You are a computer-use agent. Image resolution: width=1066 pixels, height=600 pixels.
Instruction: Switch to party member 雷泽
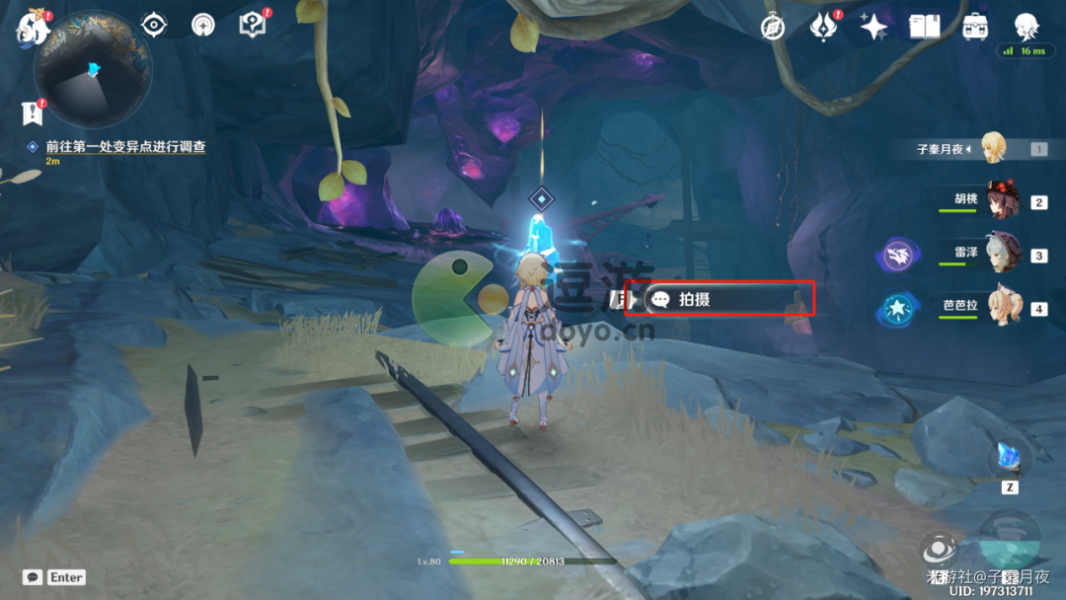[1001, 254]
